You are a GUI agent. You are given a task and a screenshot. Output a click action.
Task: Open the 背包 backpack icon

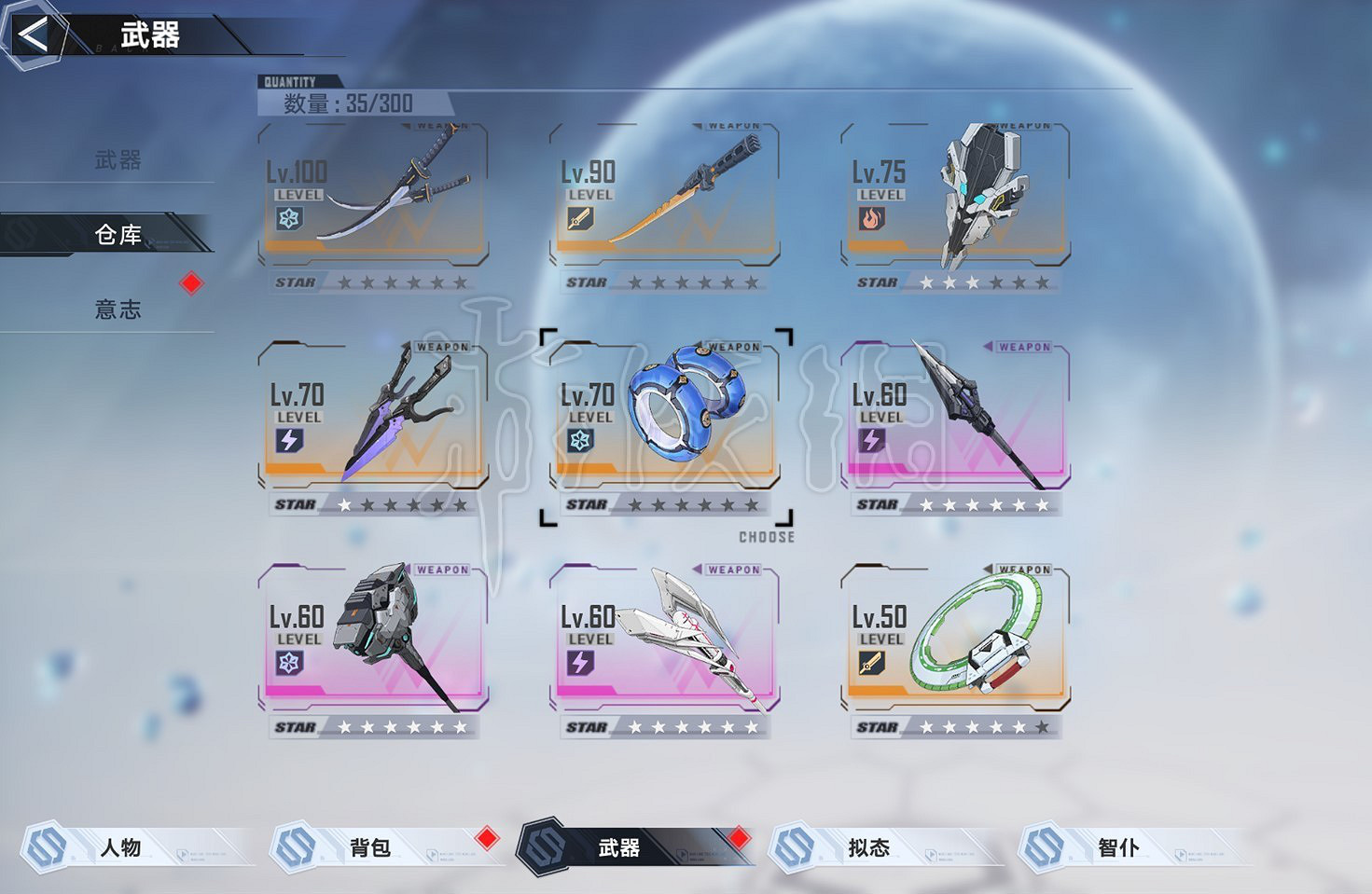pyautogui.click(x=298, y=848)
